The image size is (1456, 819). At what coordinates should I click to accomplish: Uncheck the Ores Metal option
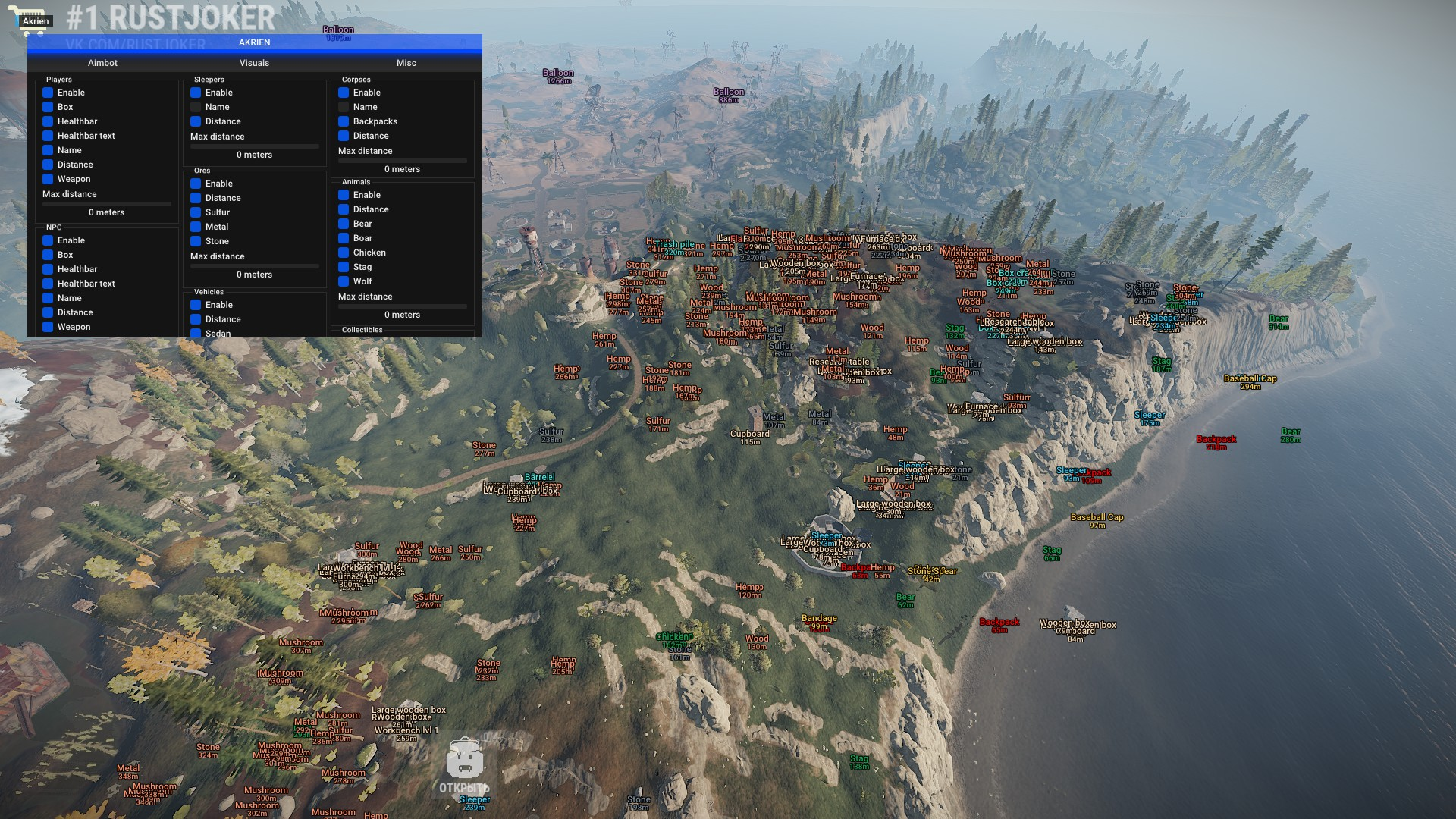tap(196, 227)
